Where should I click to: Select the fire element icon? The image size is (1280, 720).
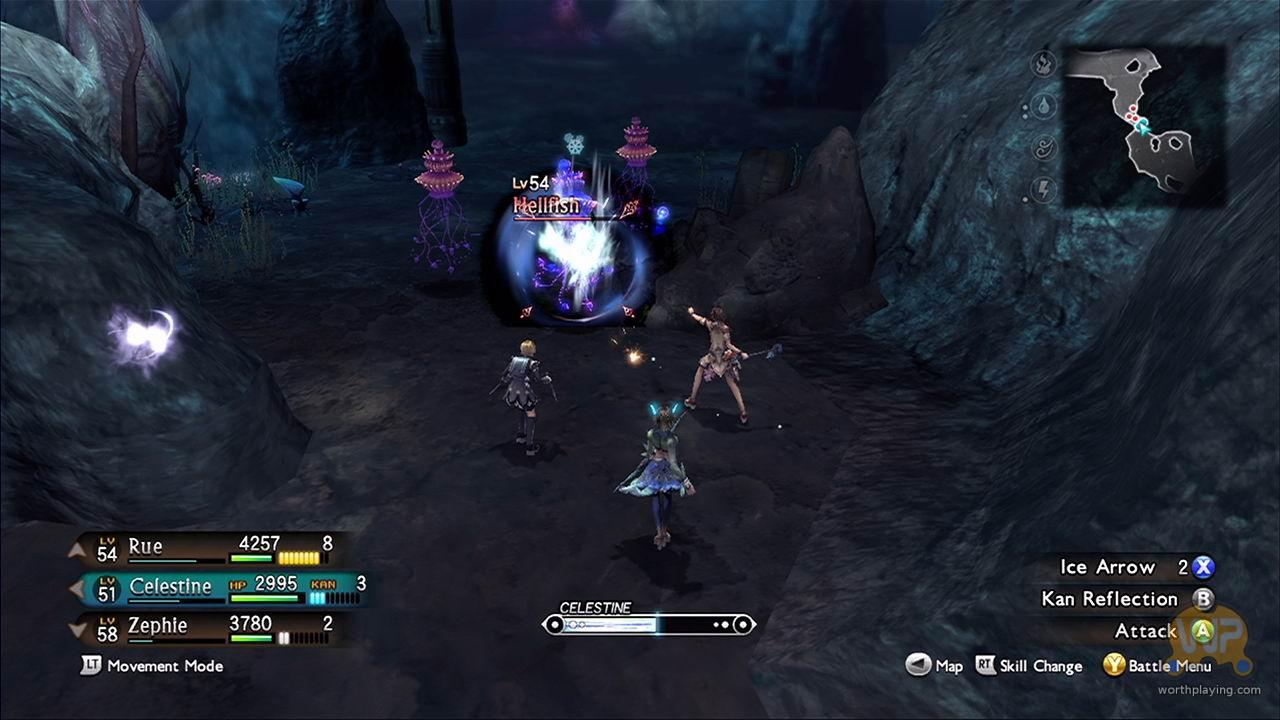tap(1044, 65)
